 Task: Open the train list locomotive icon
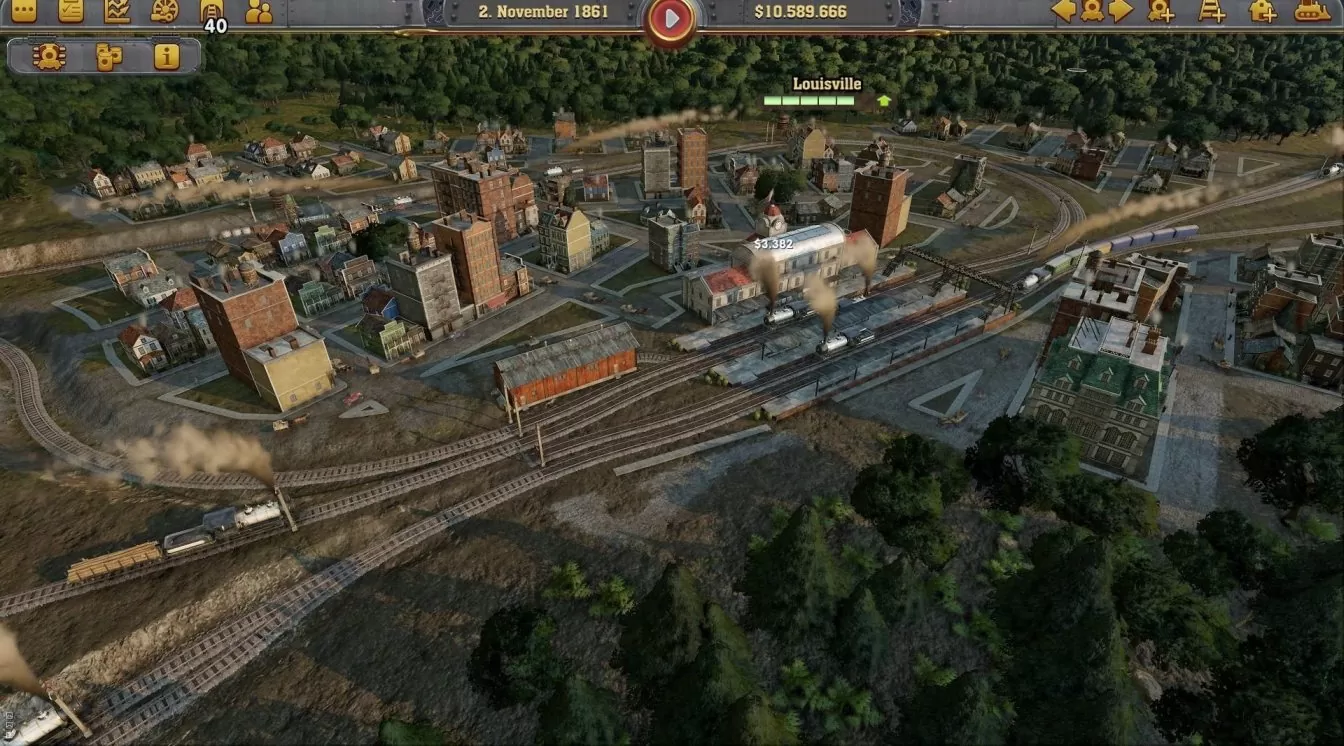pos(1092,11)
